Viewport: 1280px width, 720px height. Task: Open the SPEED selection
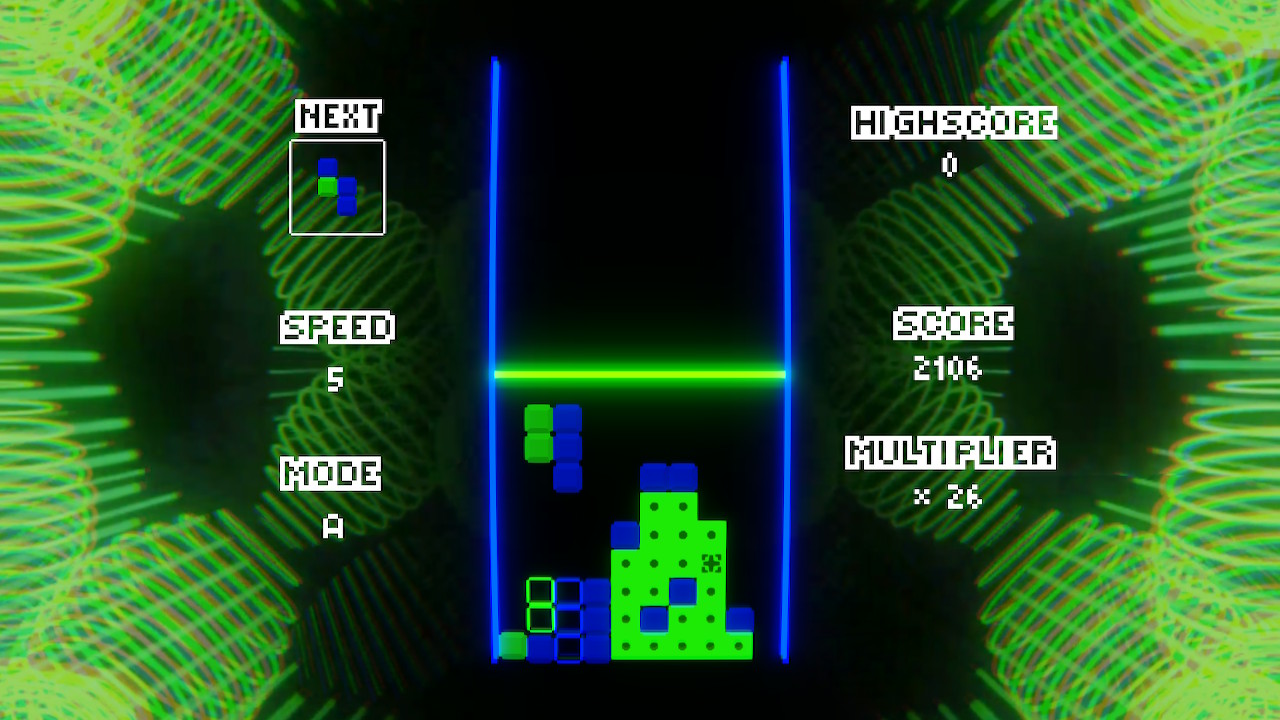click(338, 327)
